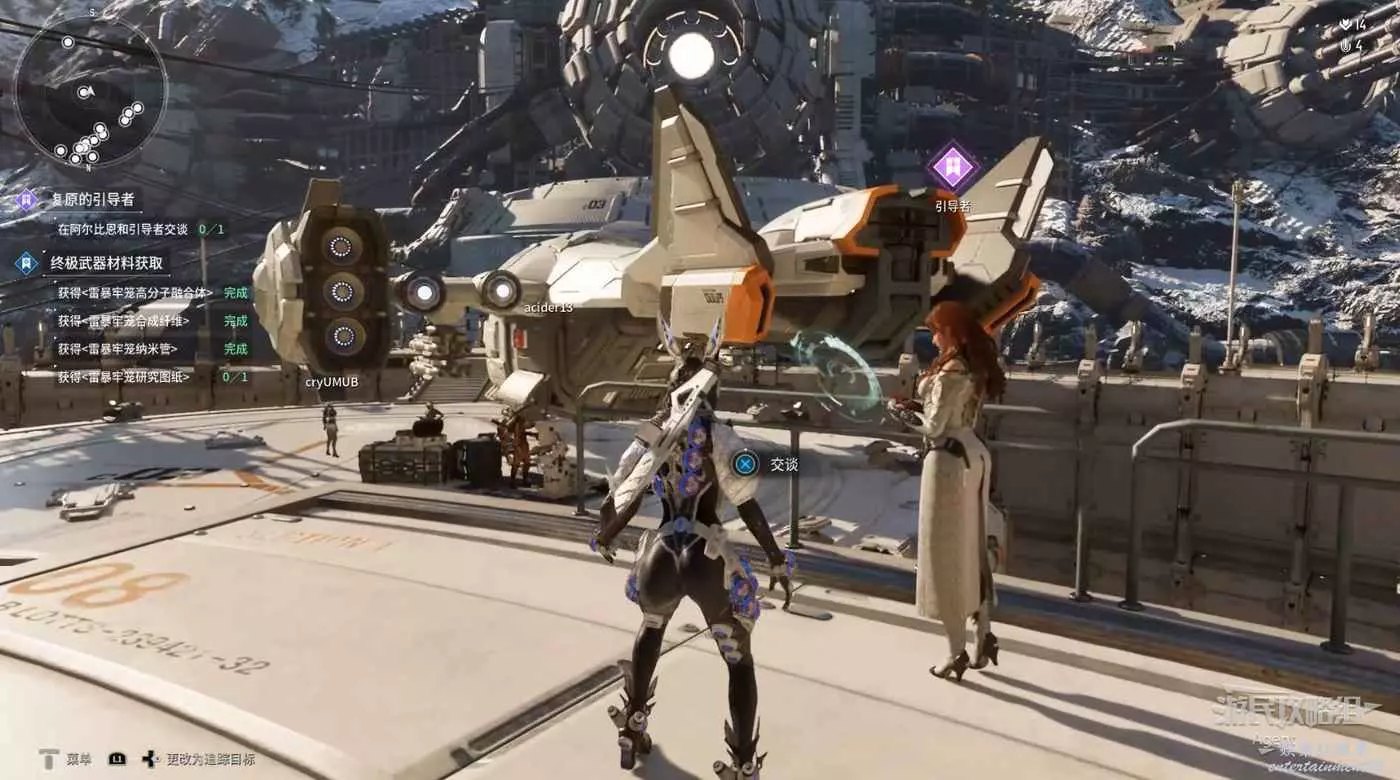Image resolution: width=1400 pixels, height=780 pixels.
Task: Click the purple 引导者 quest marker
Action: [x=953, y=165]
